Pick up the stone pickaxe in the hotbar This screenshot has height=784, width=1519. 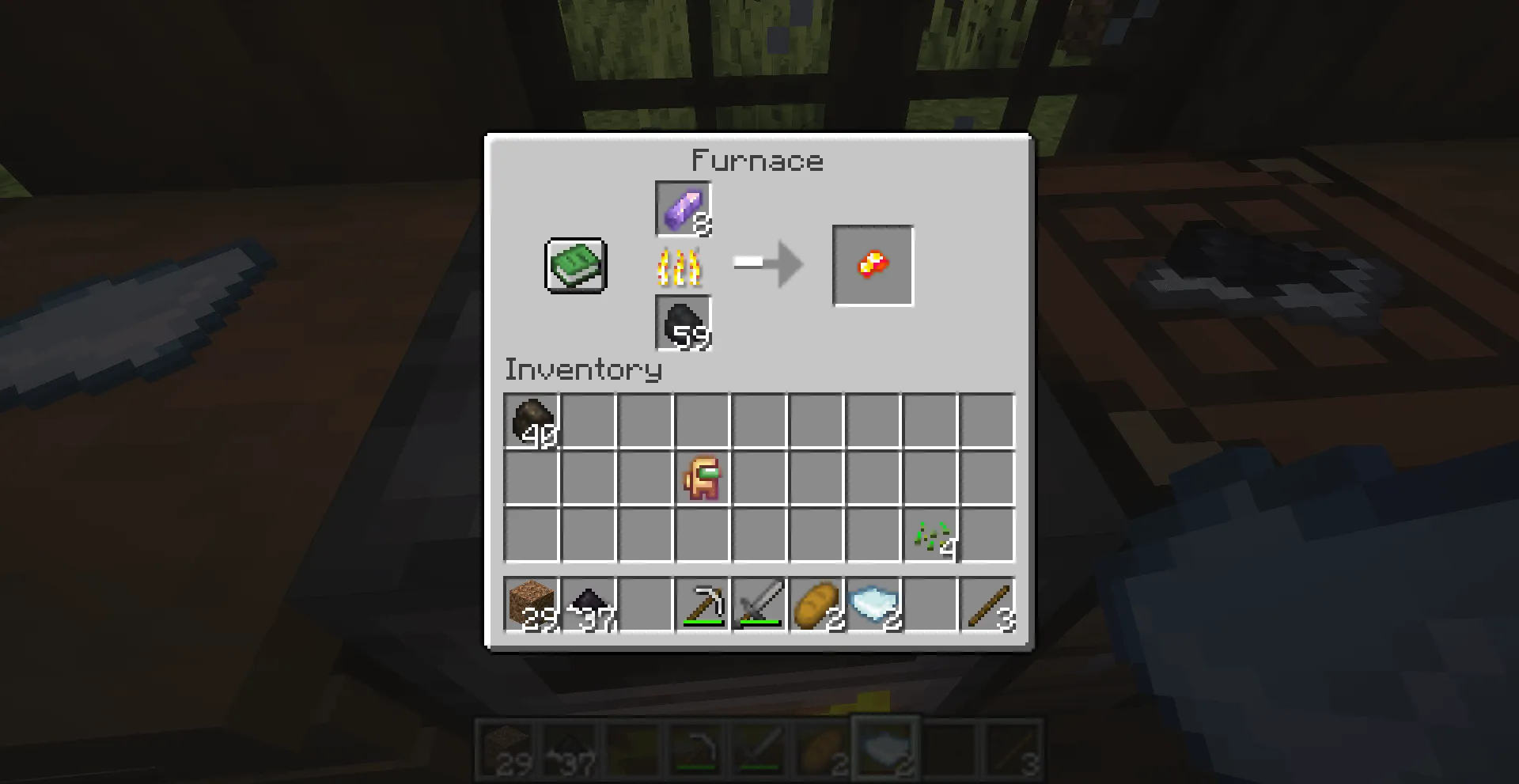[x=701, y=605]
